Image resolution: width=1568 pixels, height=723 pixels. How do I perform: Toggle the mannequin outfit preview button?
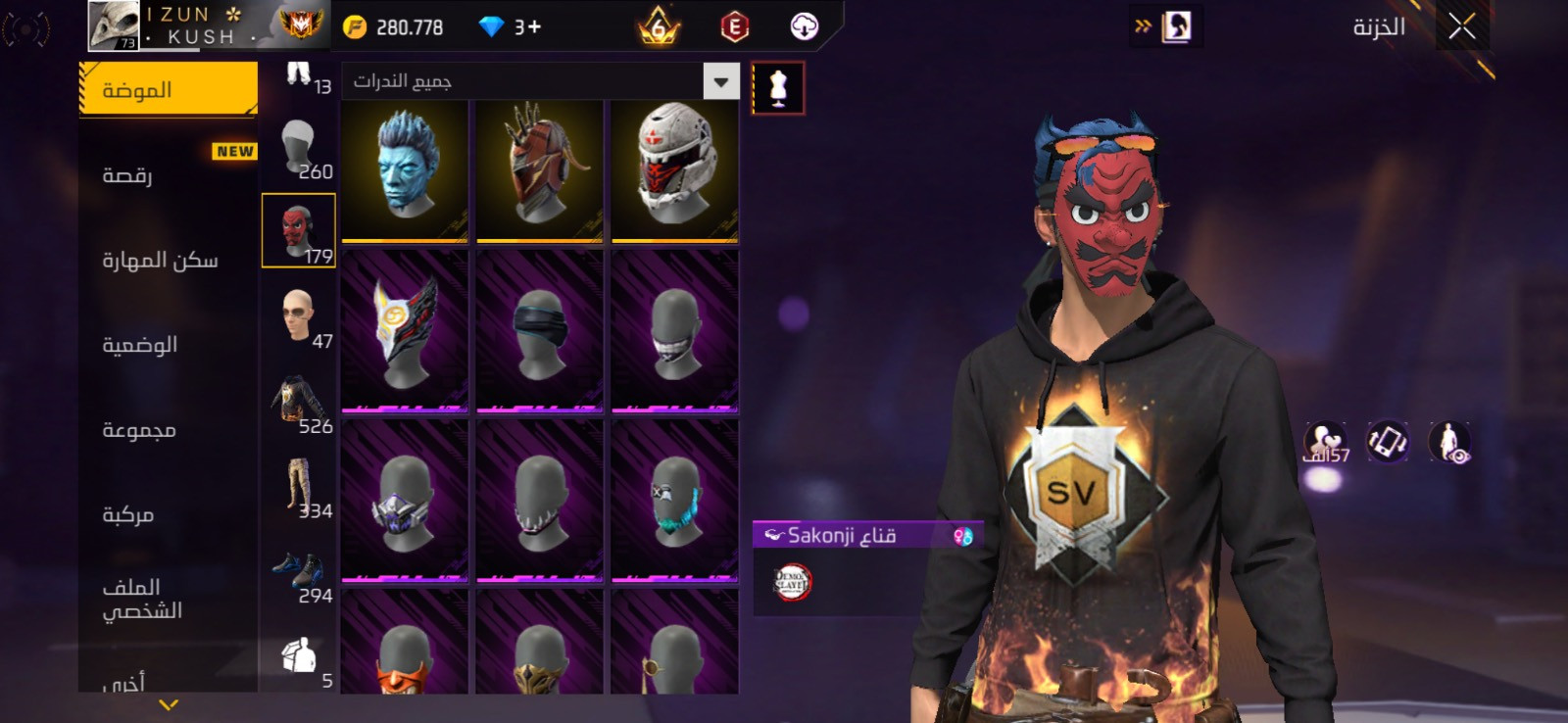pos(778,88)
